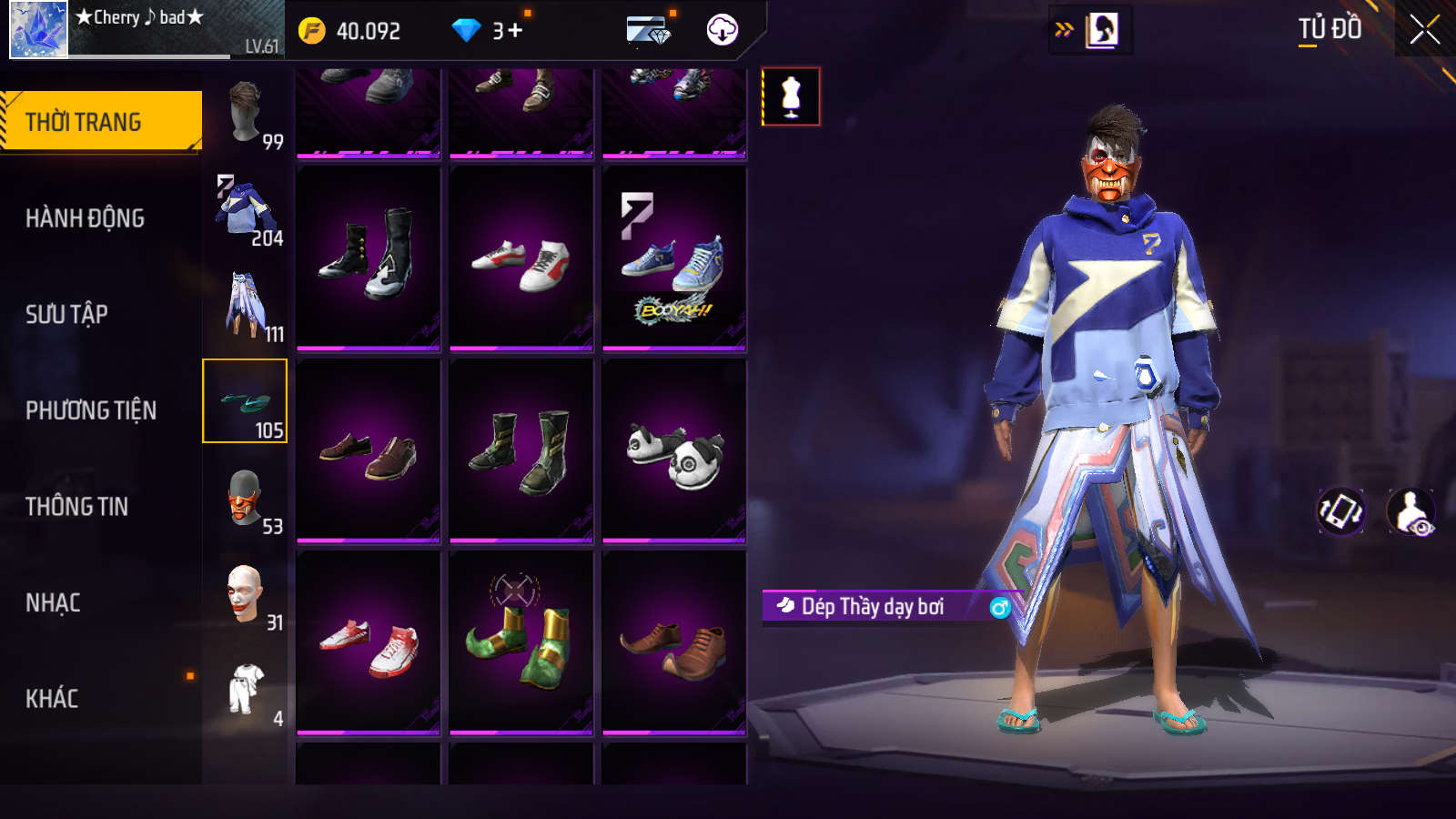Screen dimensions: 1456x819
Task: Pick the panda slippers item
Action: click(674, 452)
